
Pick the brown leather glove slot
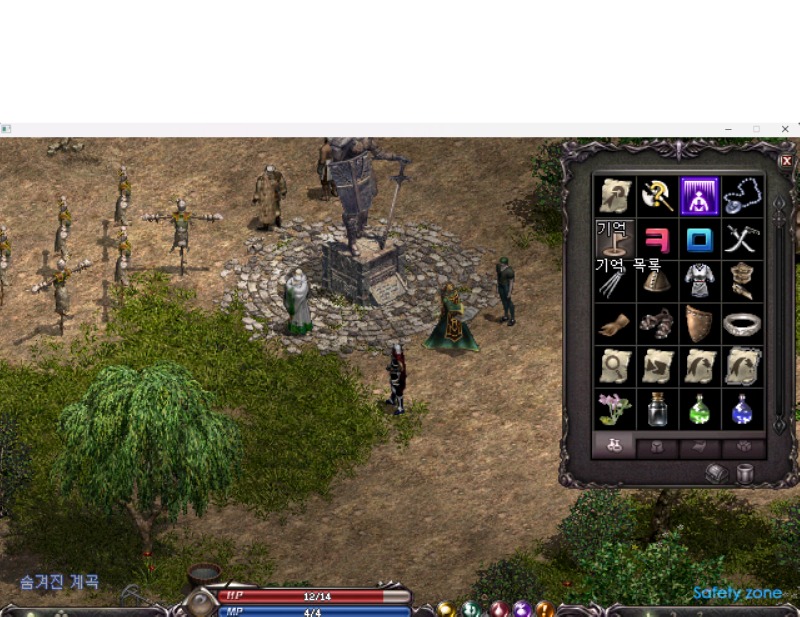click(614, 324)
